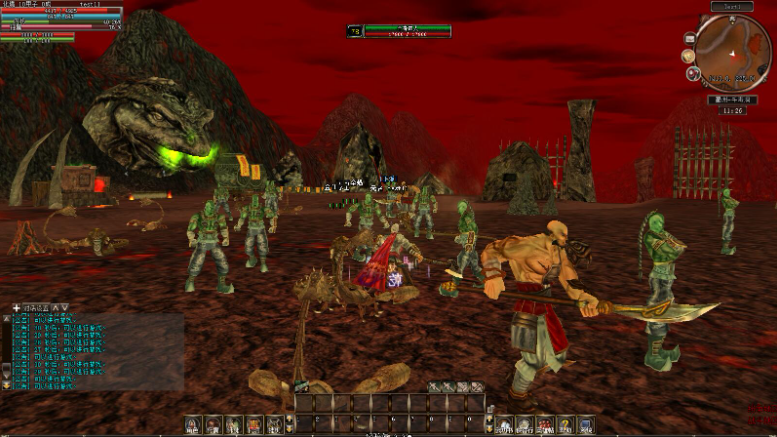The width and height of the screenshot is (777, 437).
Task: Open the mail envelope icon beside the minimap
Action: point(690,37)
